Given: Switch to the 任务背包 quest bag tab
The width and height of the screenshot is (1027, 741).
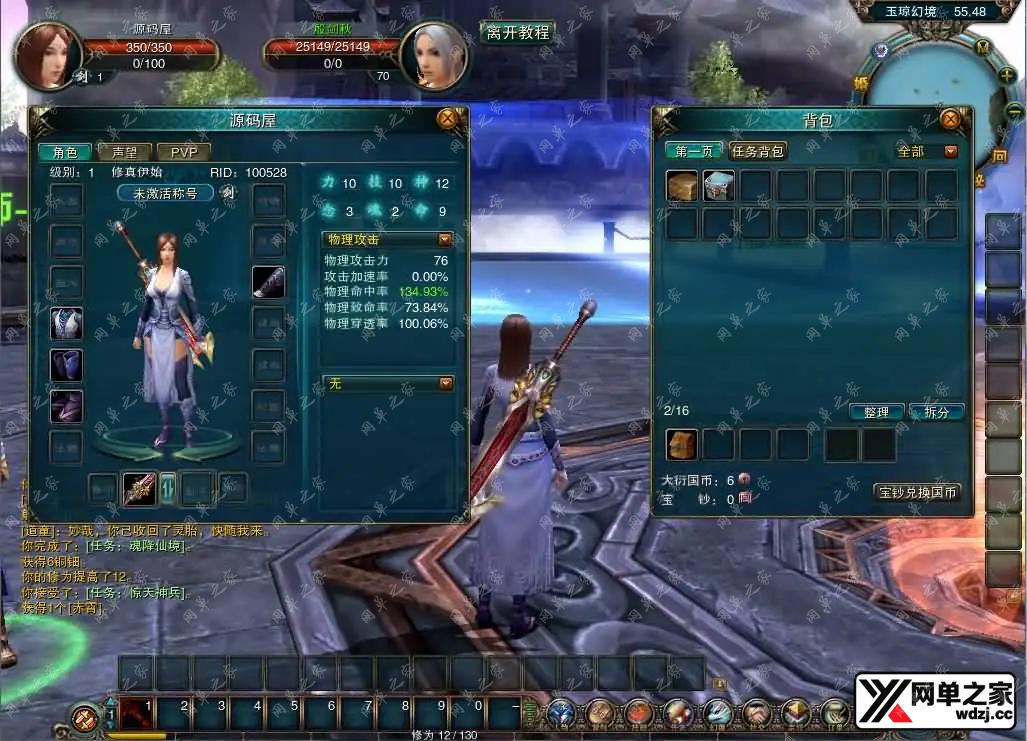Looking at the screenshot, I should 757,151.
